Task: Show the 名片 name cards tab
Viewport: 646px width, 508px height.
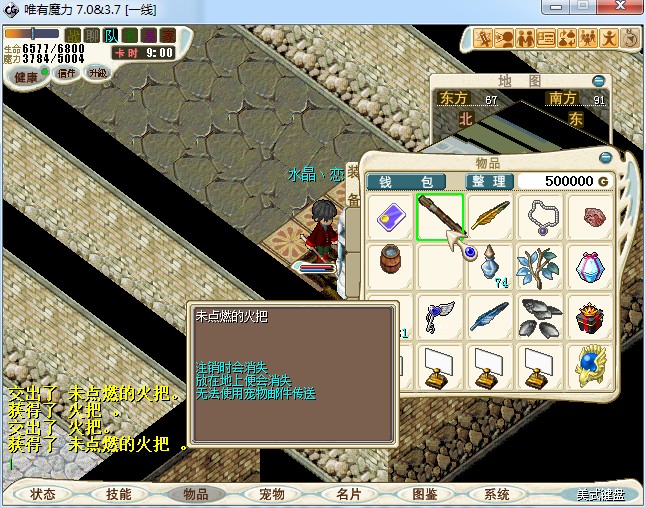Action: pos(347,494)
